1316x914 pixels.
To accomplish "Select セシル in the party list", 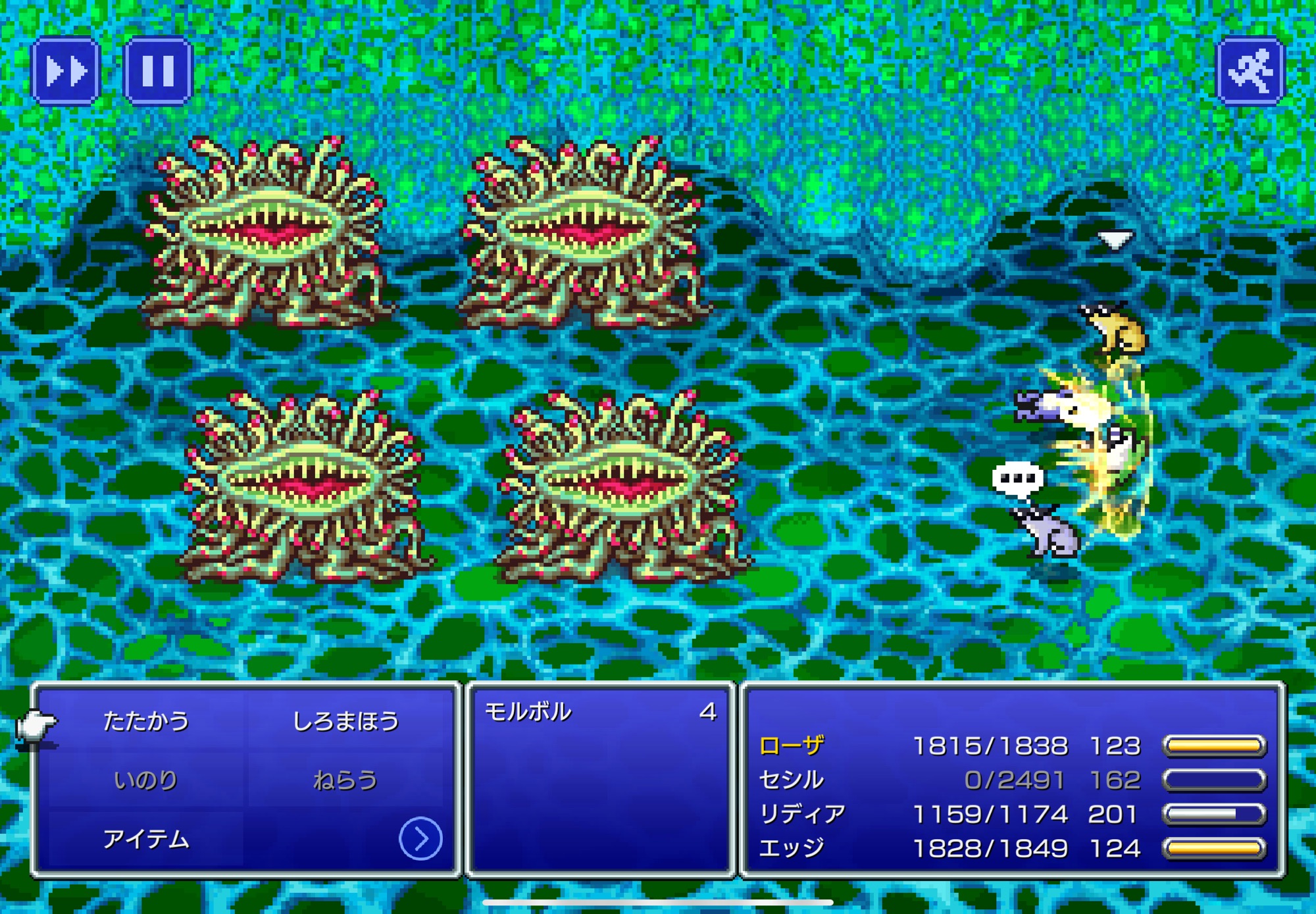I will [792, 780].
